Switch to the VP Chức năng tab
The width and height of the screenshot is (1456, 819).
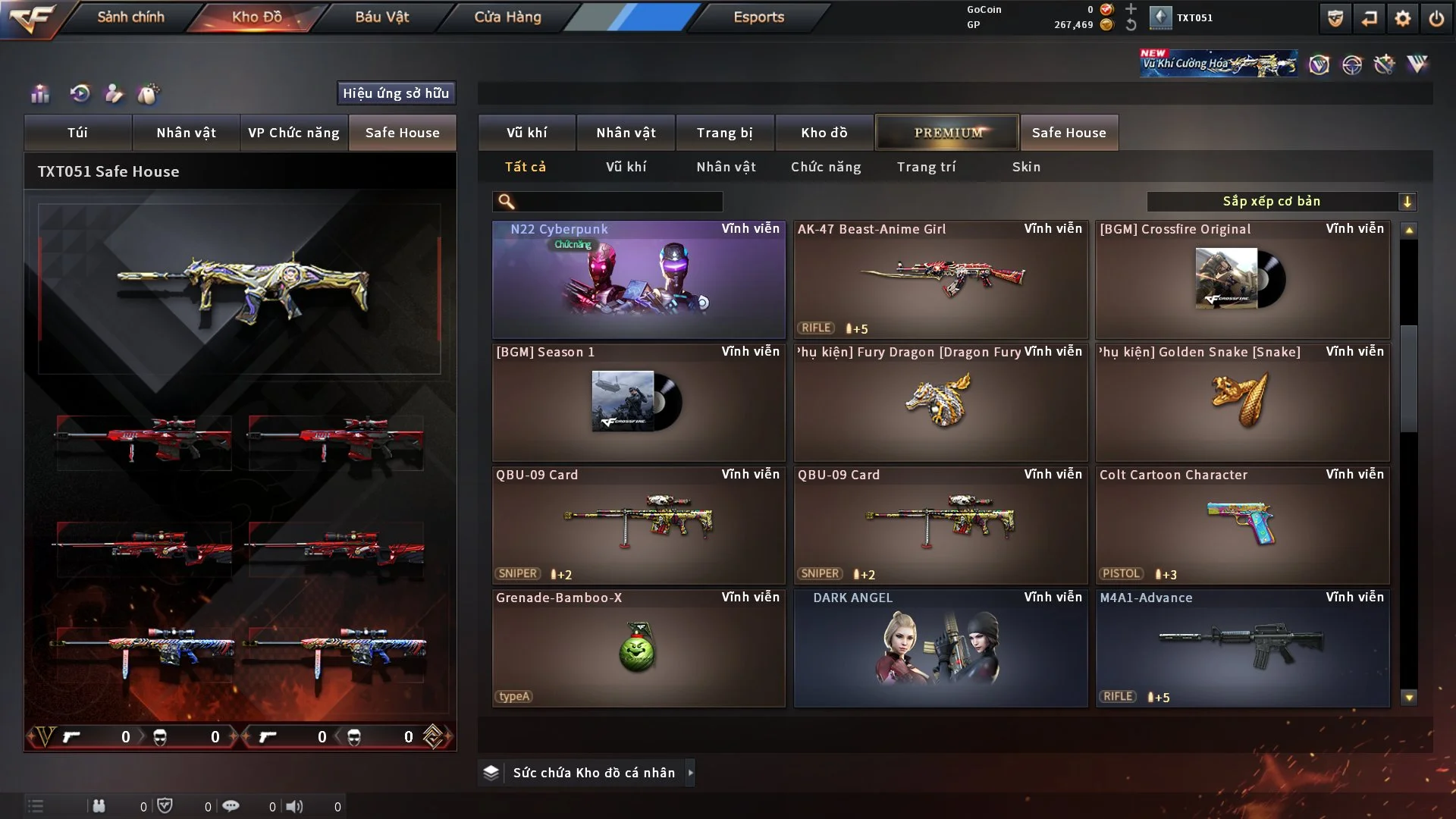pyautogui.click(x=293, y=133)
